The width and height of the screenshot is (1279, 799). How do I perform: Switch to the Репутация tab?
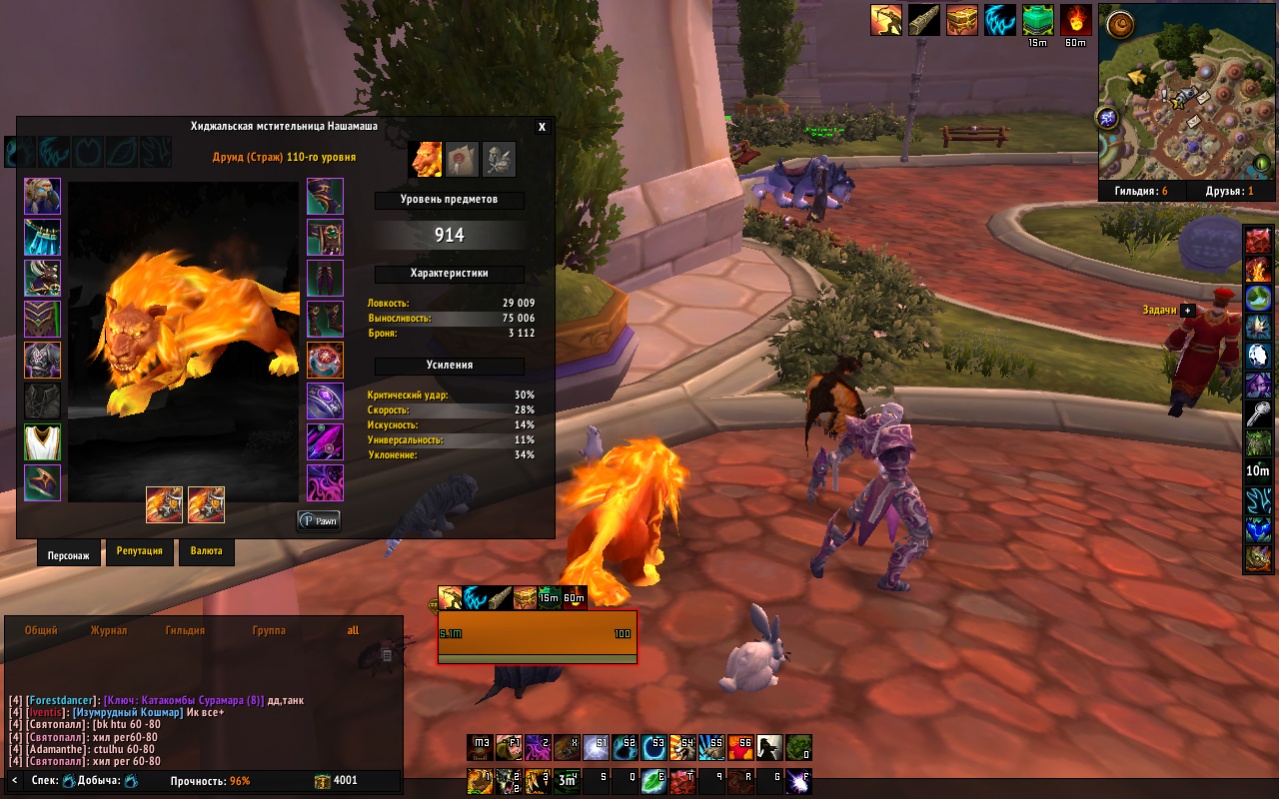point(140,551)
